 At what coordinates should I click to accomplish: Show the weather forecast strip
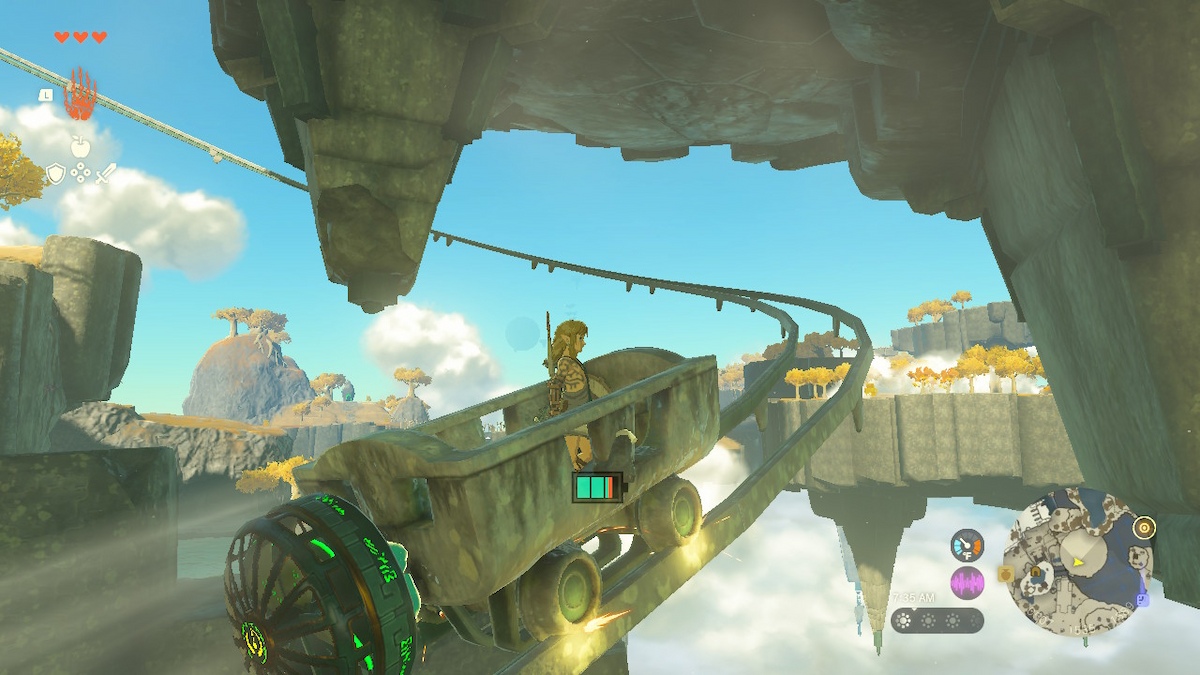[937, 620]
